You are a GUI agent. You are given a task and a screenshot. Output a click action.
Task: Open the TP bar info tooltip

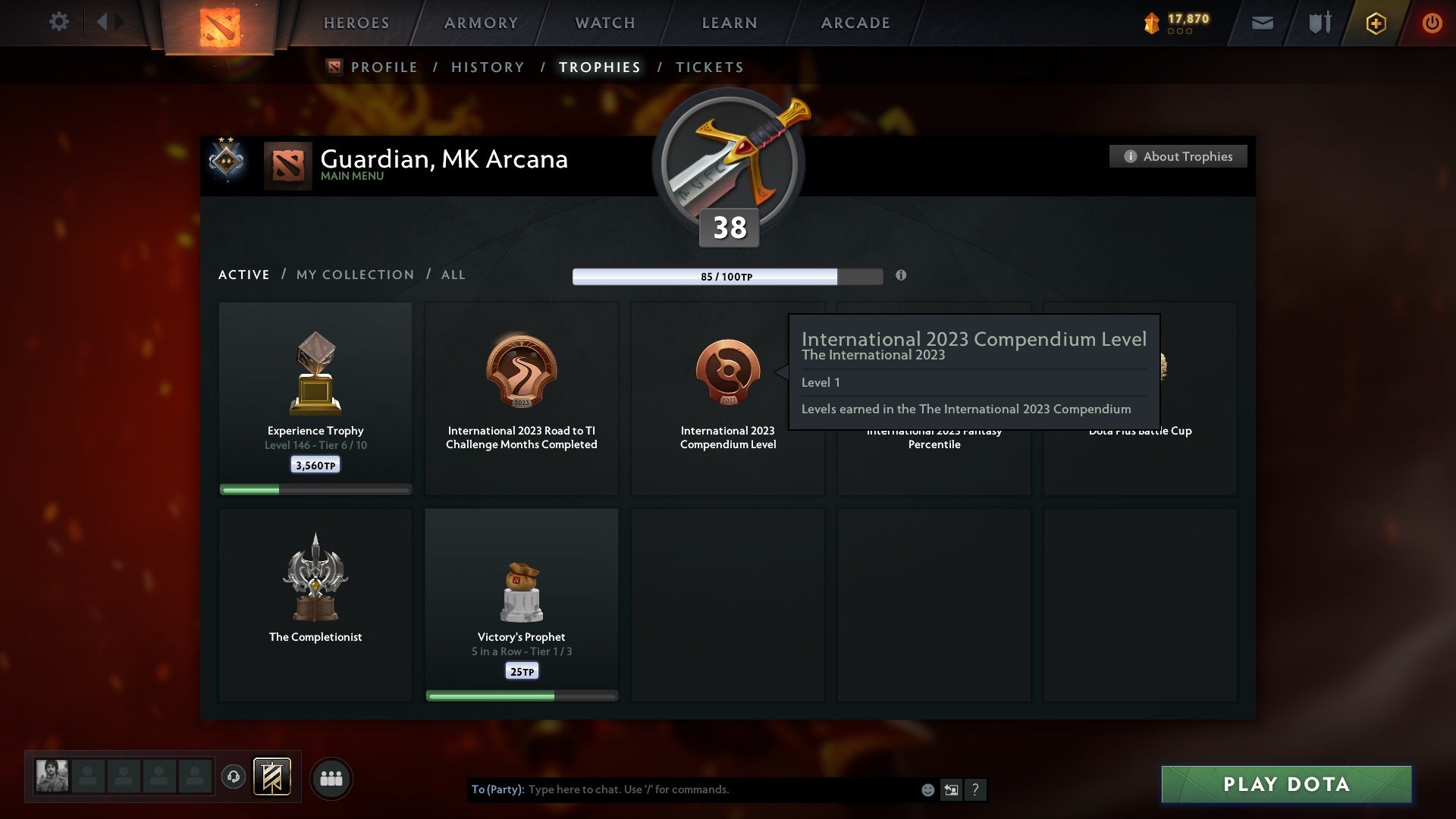902,276
